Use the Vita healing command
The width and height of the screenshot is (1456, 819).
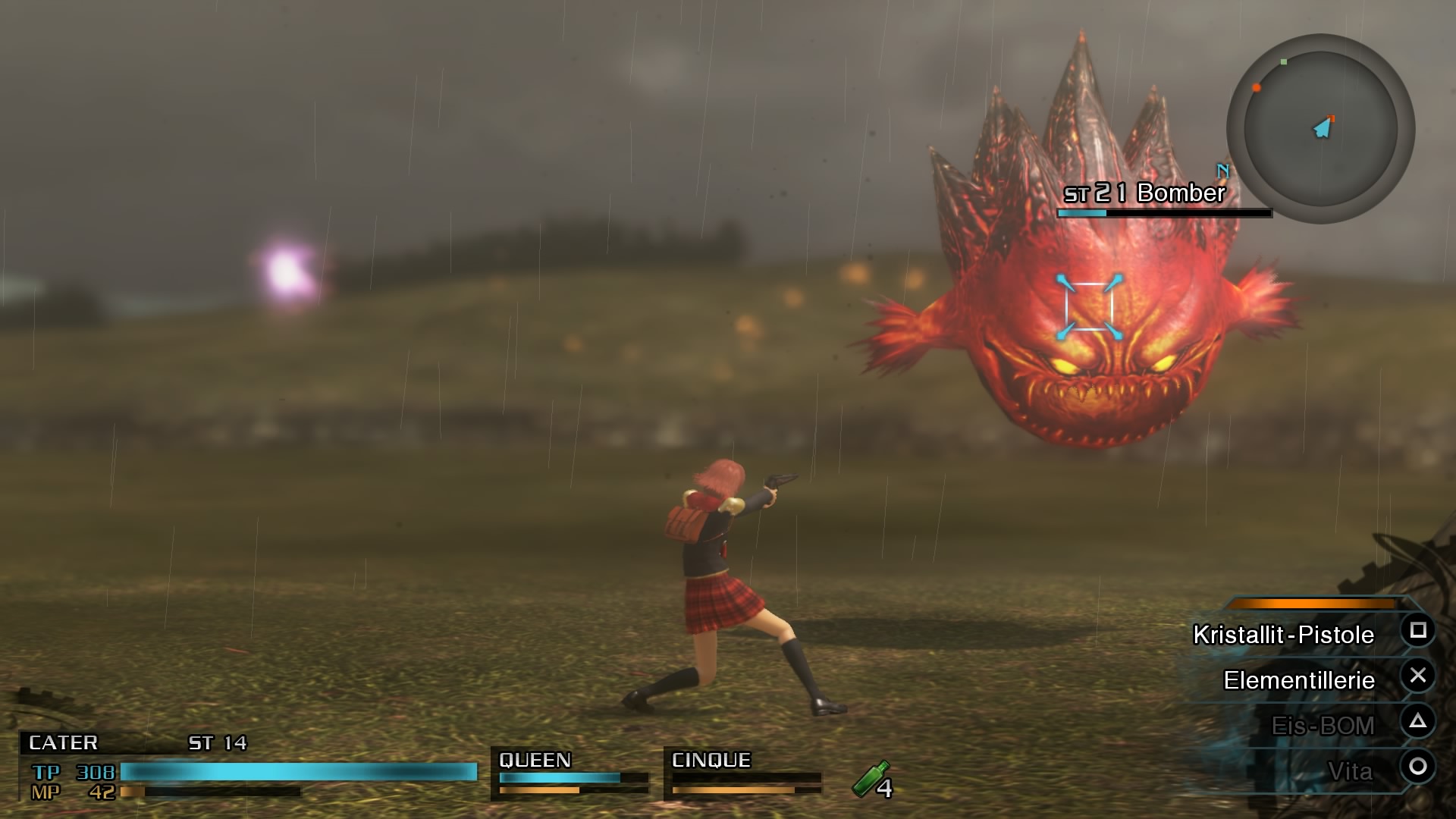1350,771
